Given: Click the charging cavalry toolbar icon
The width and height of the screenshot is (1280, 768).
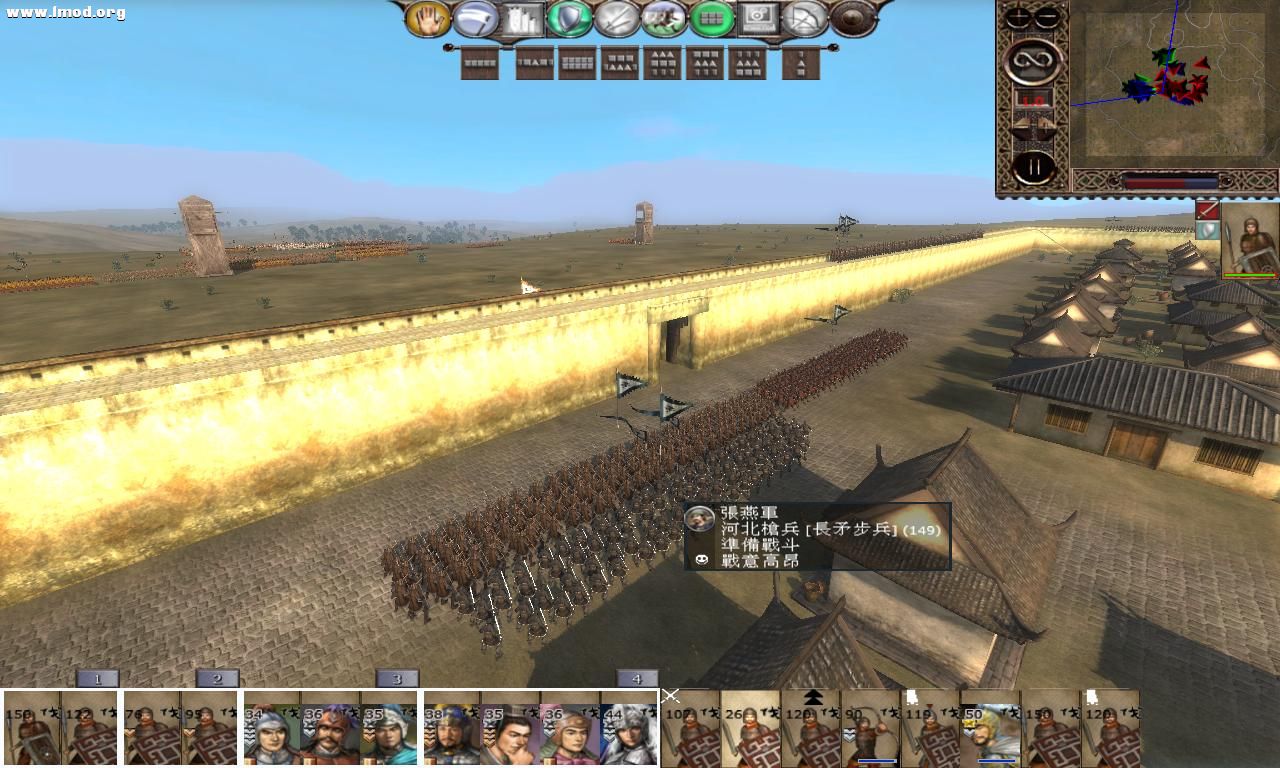Looking at the screenshot, I should point(663,20).
